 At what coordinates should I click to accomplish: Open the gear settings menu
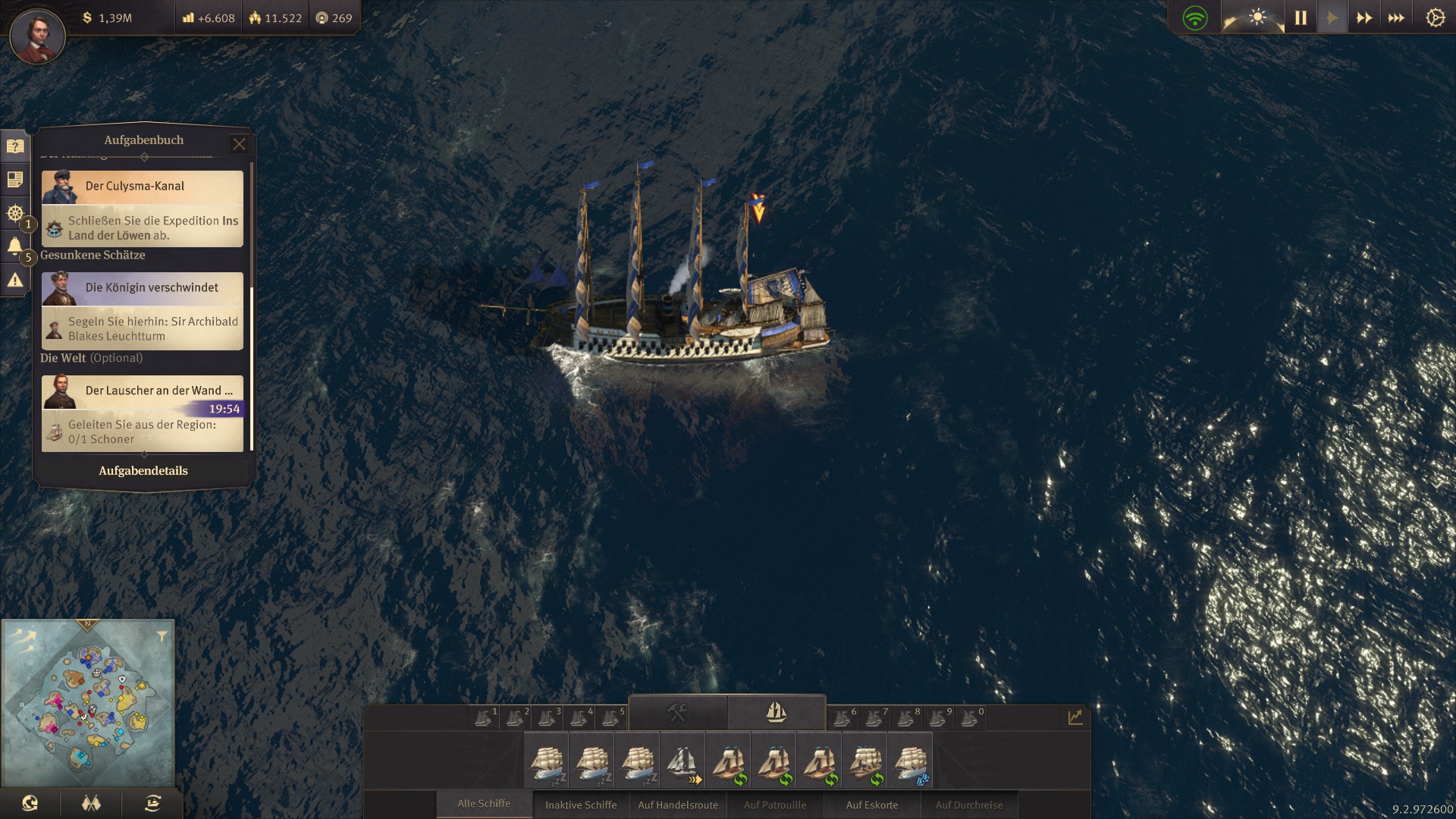1435,17
